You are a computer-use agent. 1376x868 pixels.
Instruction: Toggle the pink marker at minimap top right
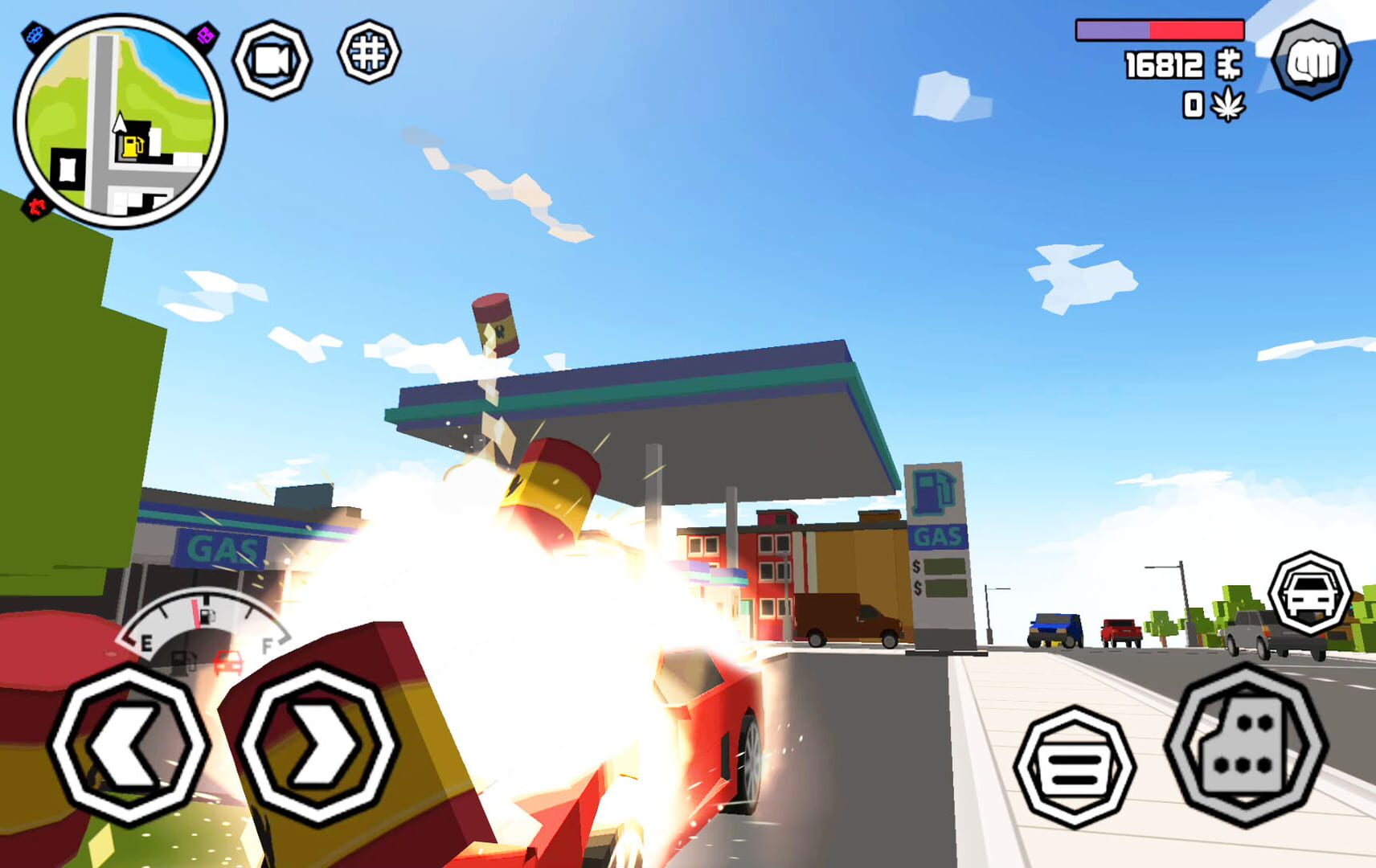tap(205, 36)
